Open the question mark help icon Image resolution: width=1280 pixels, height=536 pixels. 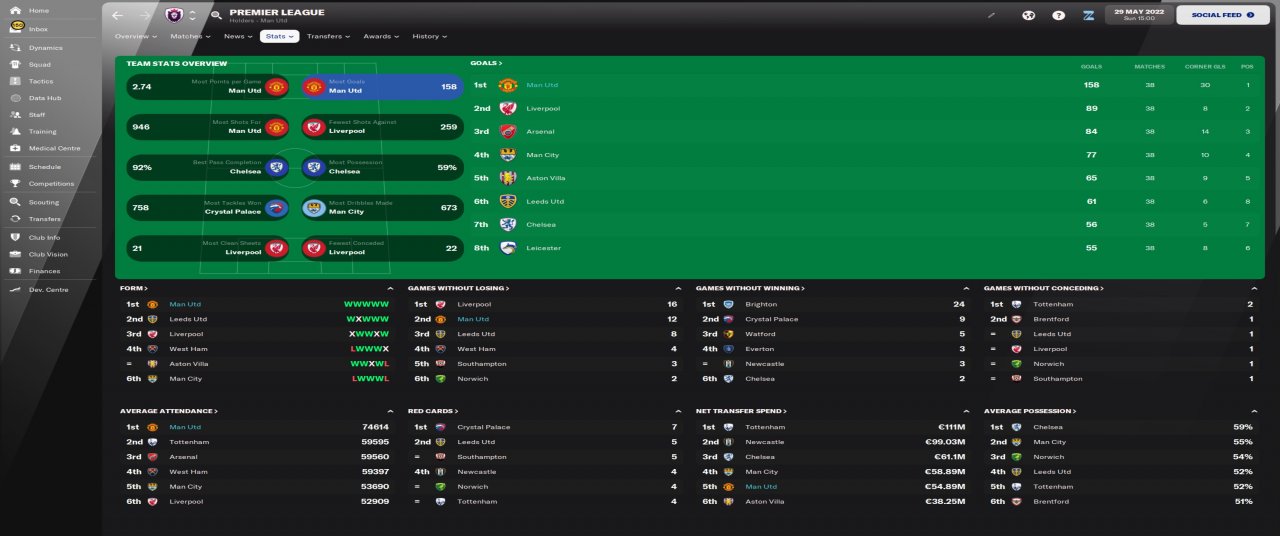coord(1058,15)
